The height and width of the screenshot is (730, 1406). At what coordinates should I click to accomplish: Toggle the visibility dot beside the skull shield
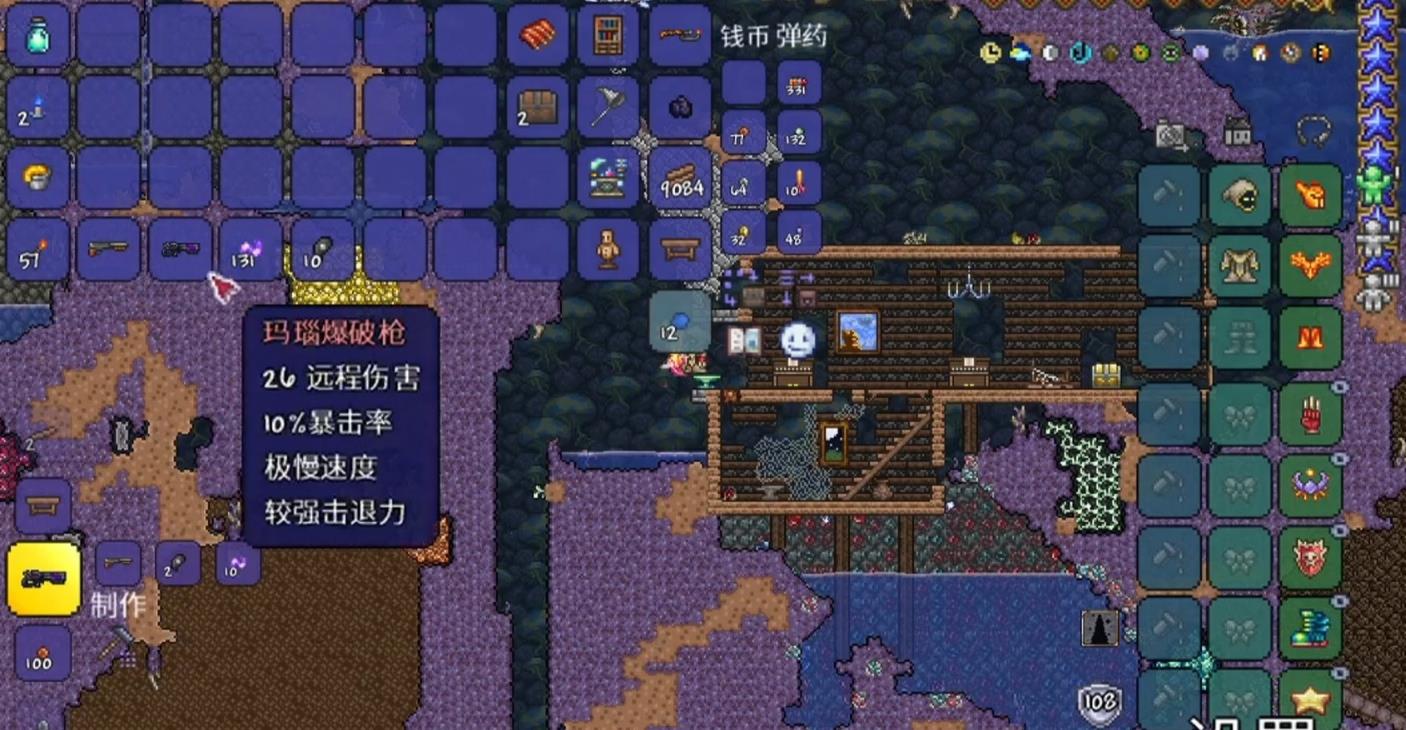click(1339, 529)
